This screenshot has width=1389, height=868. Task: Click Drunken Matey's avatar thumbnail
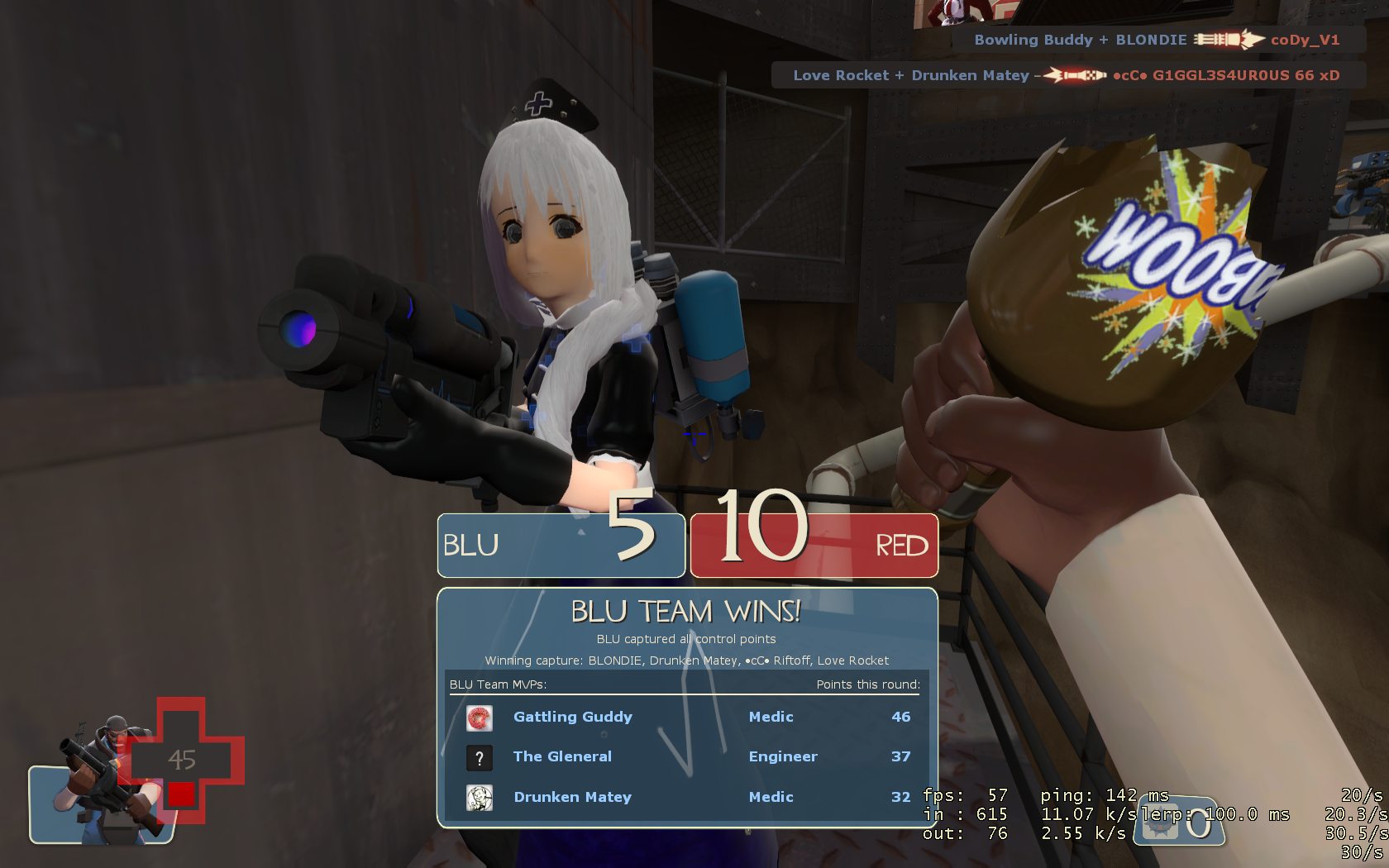pyautogui.click(x=480, y=798)
